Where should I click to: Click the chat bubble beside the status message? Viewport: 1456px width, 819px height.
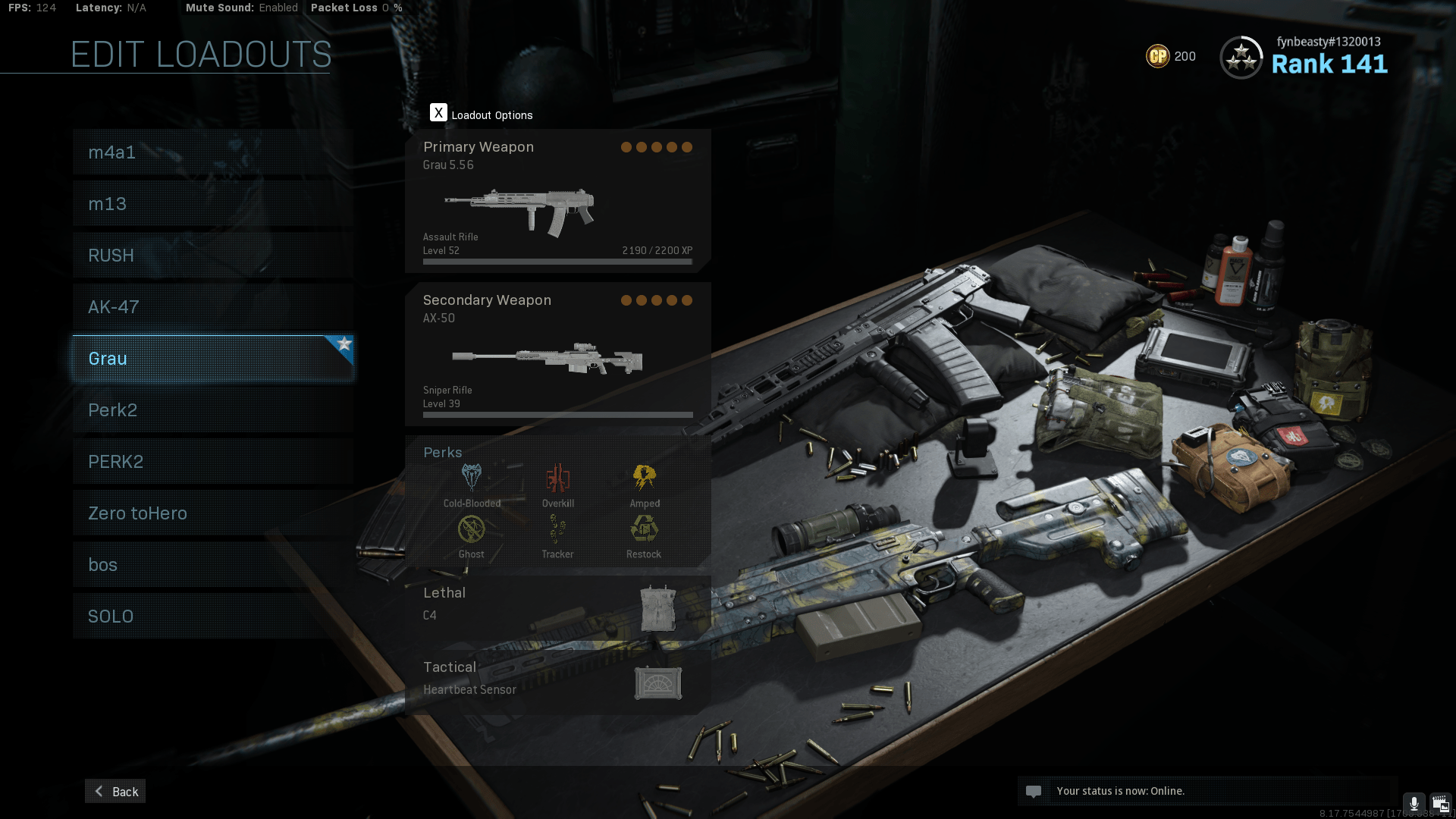[x=1034, y=791]
